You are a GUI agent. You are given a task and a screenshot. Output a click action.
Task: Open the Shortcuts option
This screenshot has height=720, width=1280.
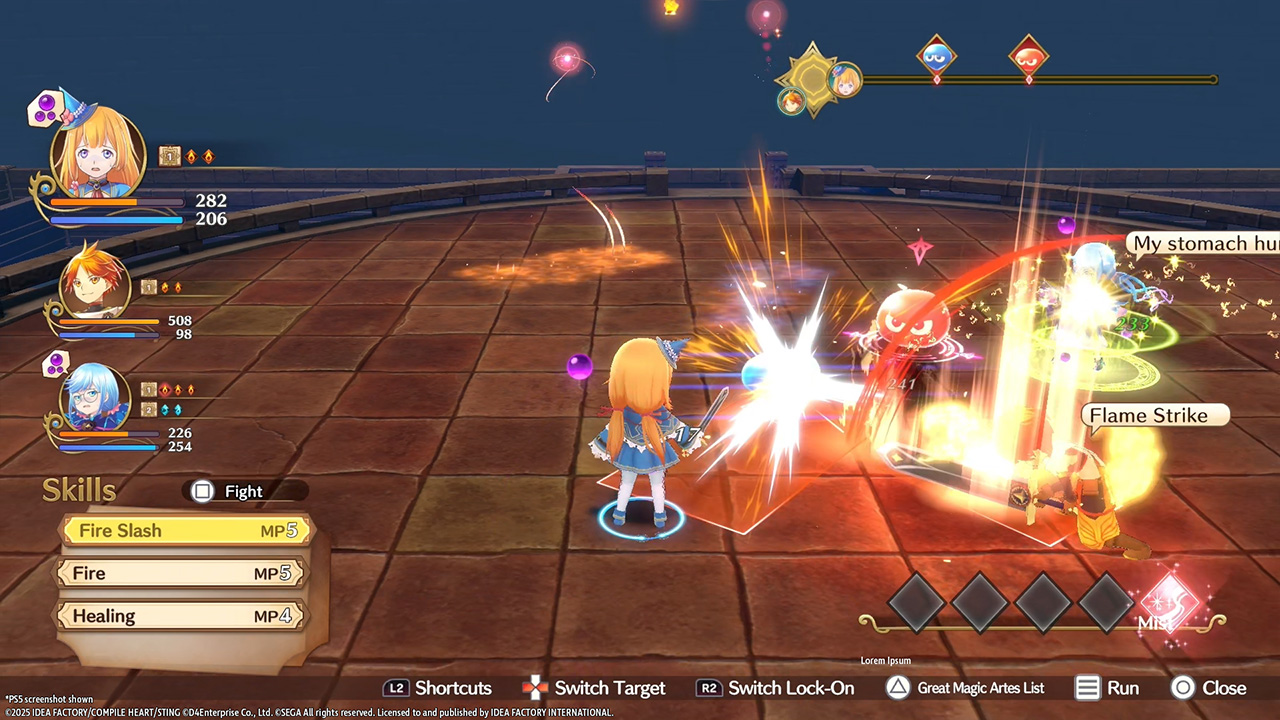[x=438, y=688]
